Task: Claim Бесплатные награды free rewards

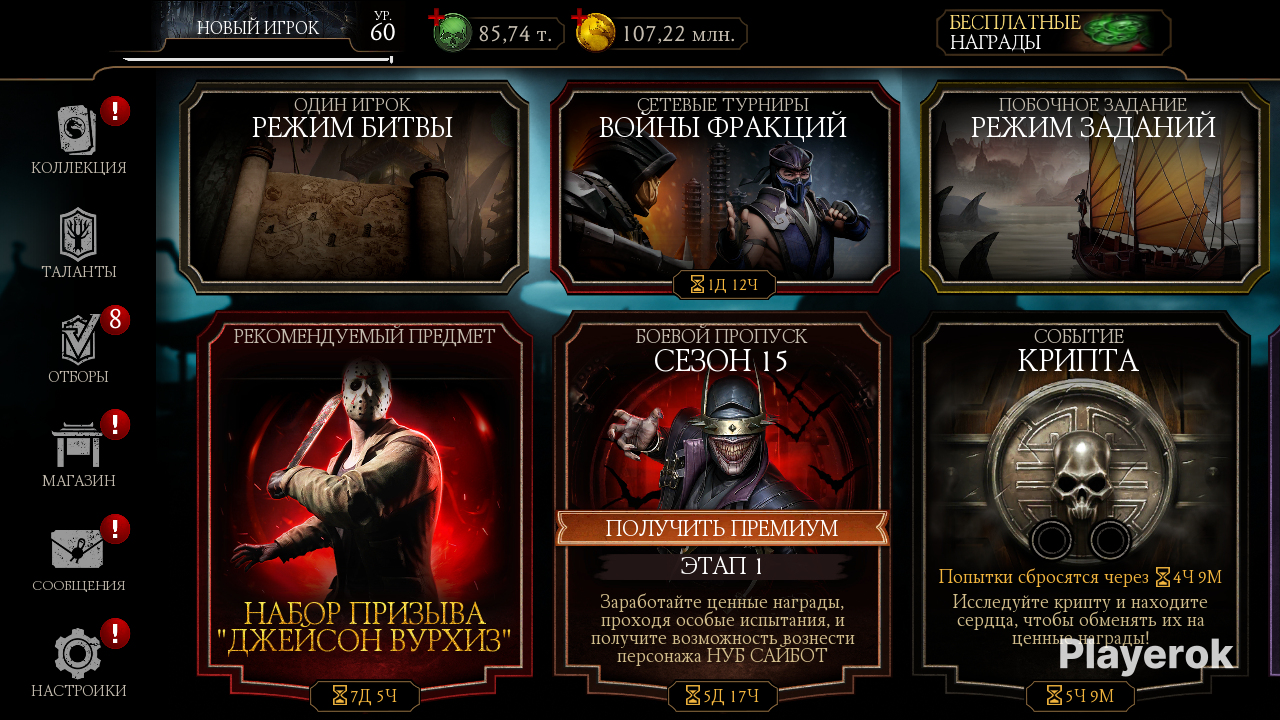Action: tap(1054, 33)
